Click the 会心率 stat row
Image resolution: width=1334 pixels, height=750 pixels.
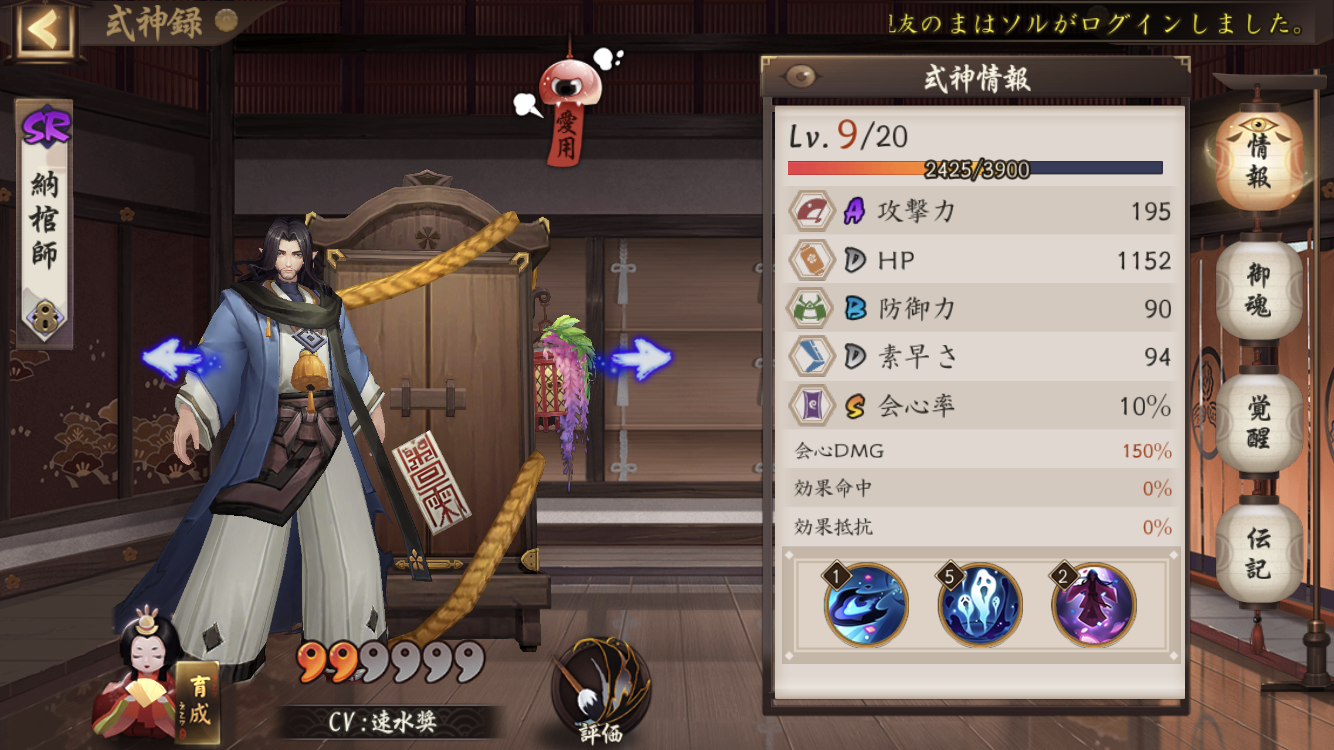980,406
